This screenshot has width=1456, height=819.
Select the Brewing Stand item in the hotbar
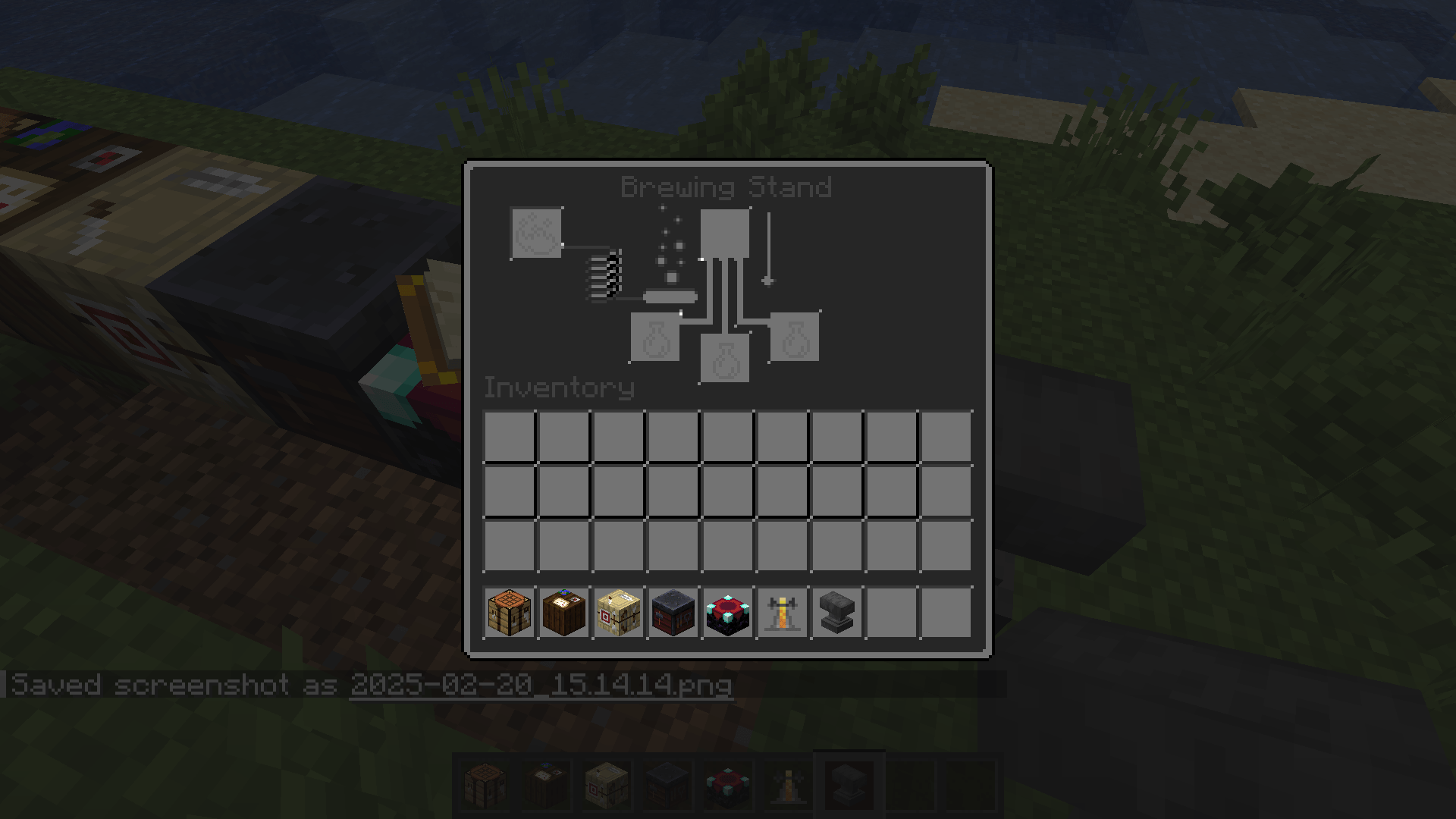[x=782, y=613]
